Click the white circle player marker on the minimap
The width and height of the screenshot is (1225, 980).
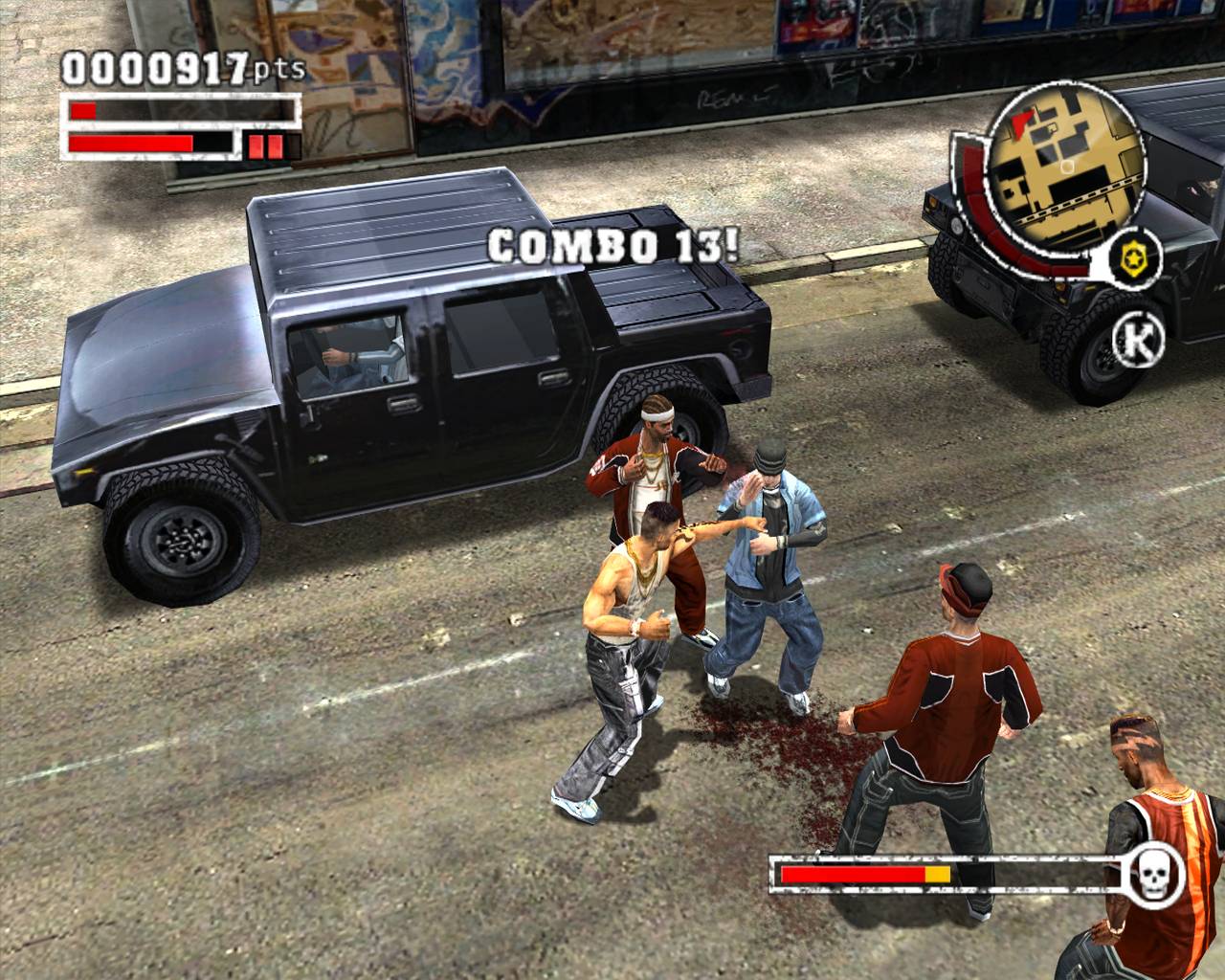(x=1066, y=167)
